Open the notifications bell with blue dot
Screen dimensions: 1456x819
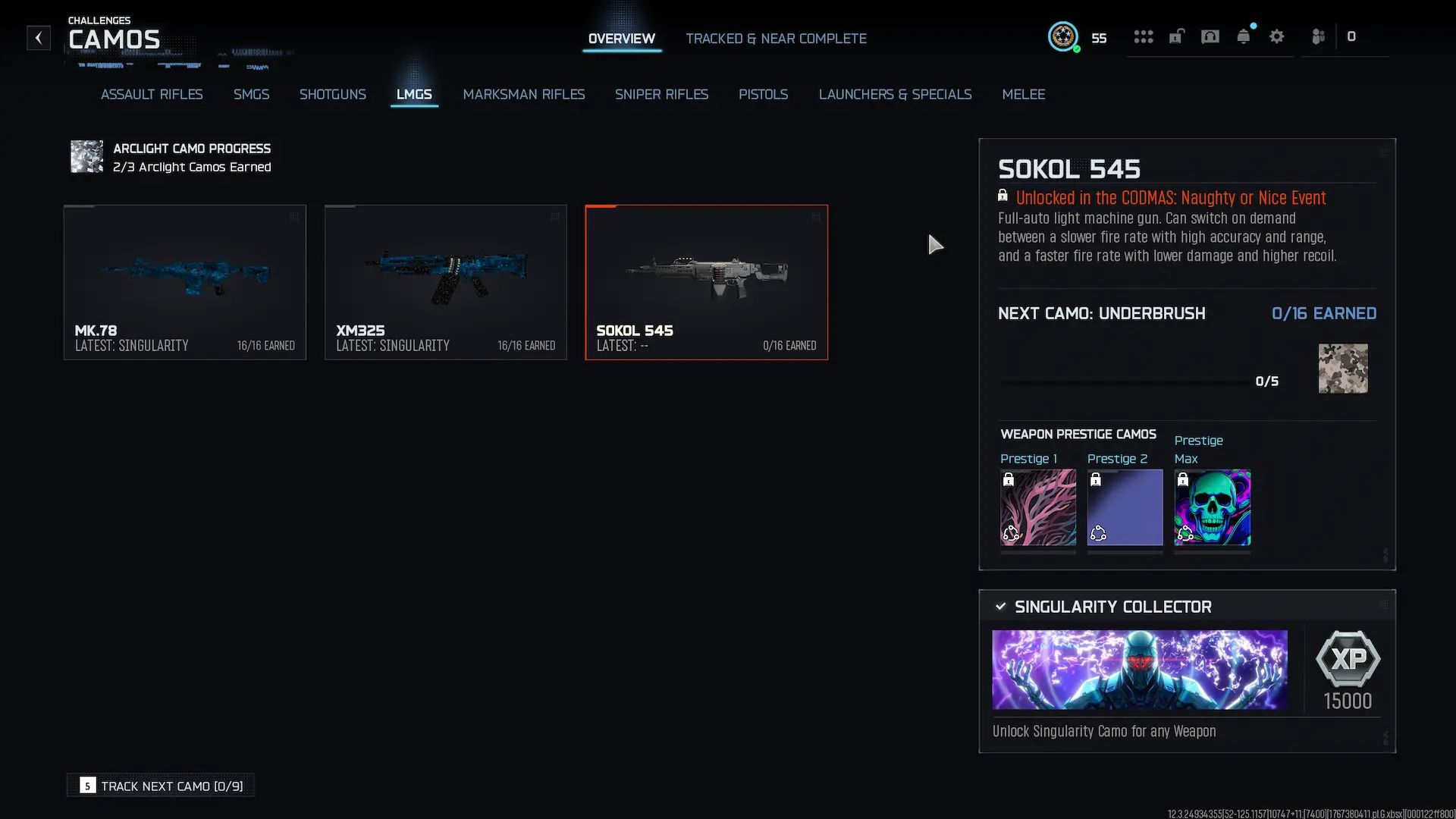[x=1244, y=36]
